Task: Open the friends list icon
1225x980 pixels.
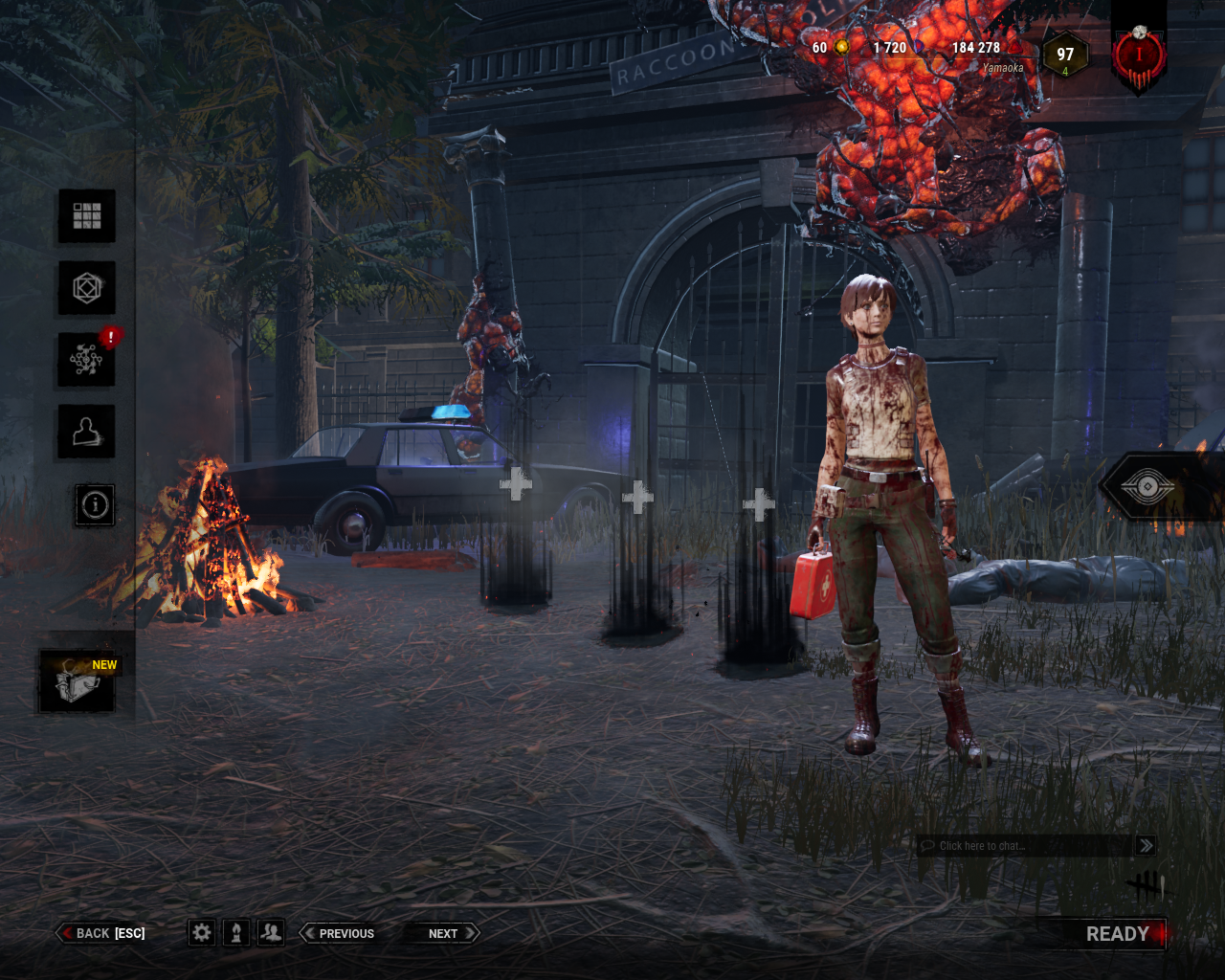Action: coord(272,933)
